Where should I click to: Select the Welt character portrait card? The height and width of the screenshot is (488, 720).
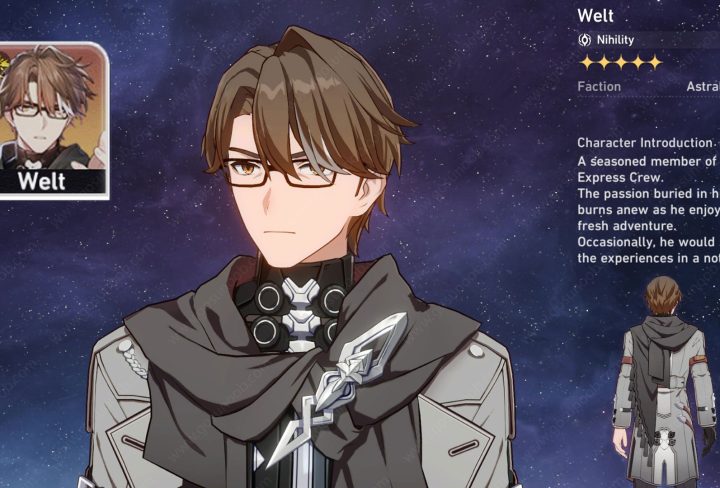[52, 119]
